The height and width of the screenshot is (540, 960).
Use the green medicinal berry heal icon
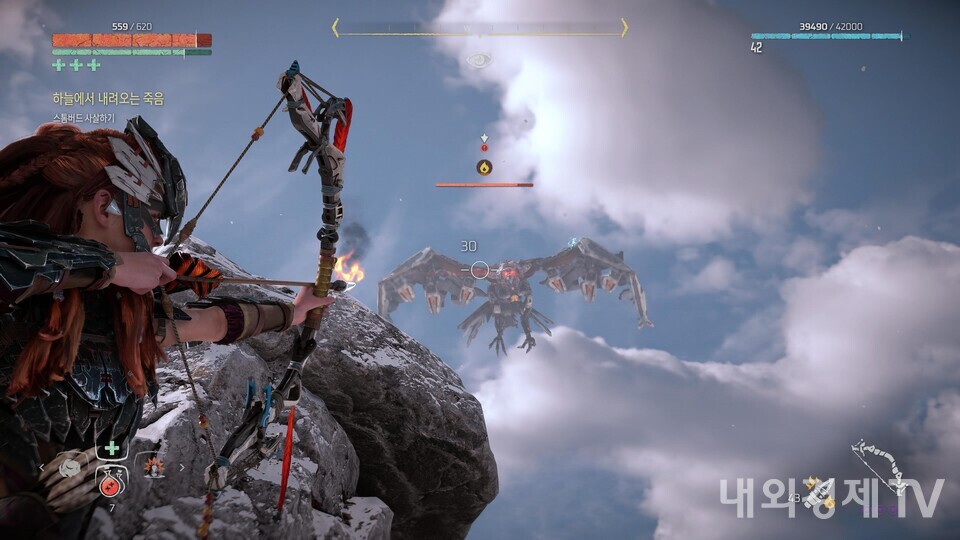[112, 449]
